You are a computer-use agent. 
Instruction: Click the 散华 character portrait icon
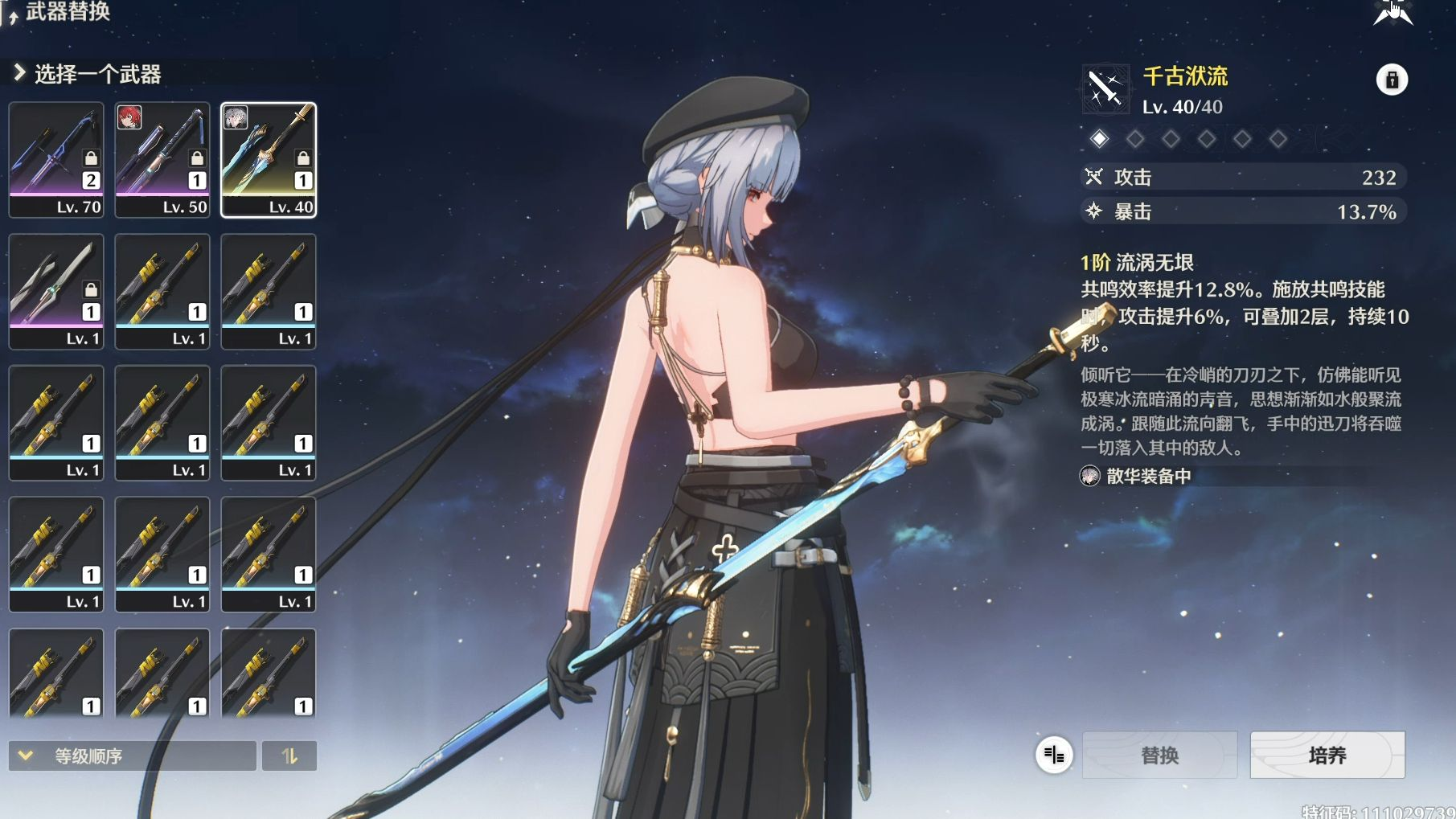click(x=1089, y=476)
